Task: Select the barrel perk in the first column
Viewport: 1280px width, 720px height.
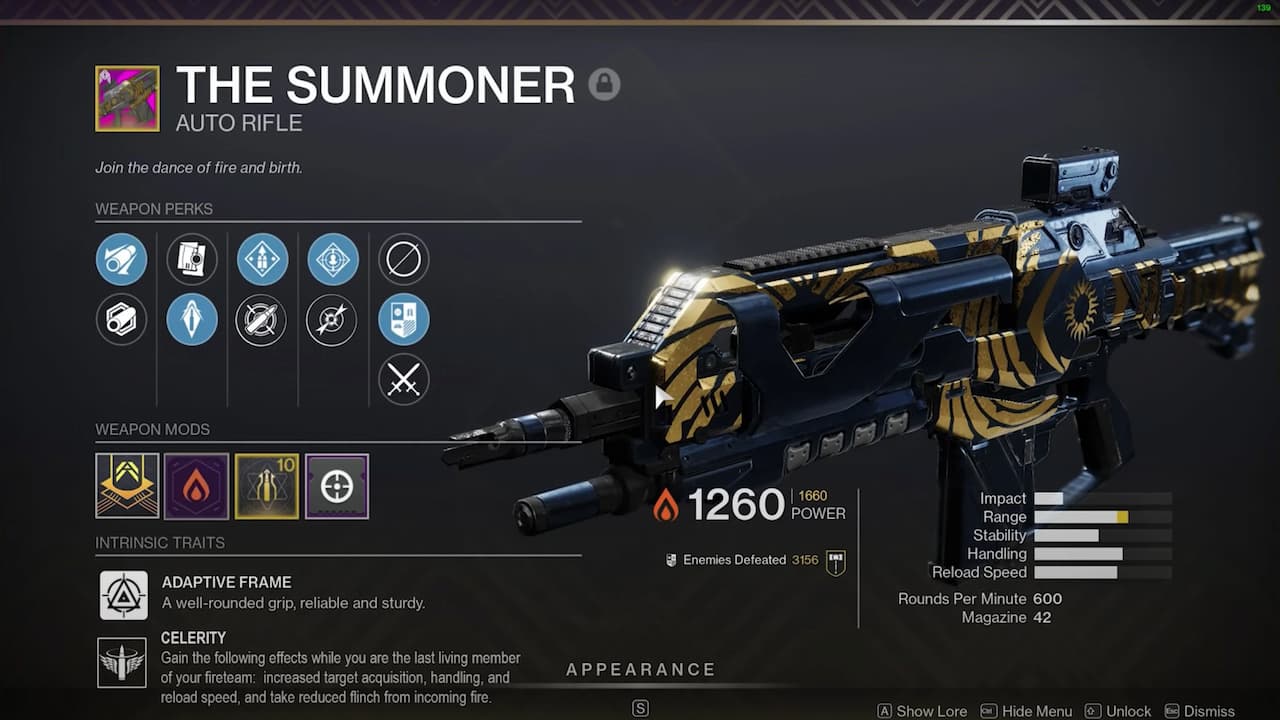Action: [122, 259]
